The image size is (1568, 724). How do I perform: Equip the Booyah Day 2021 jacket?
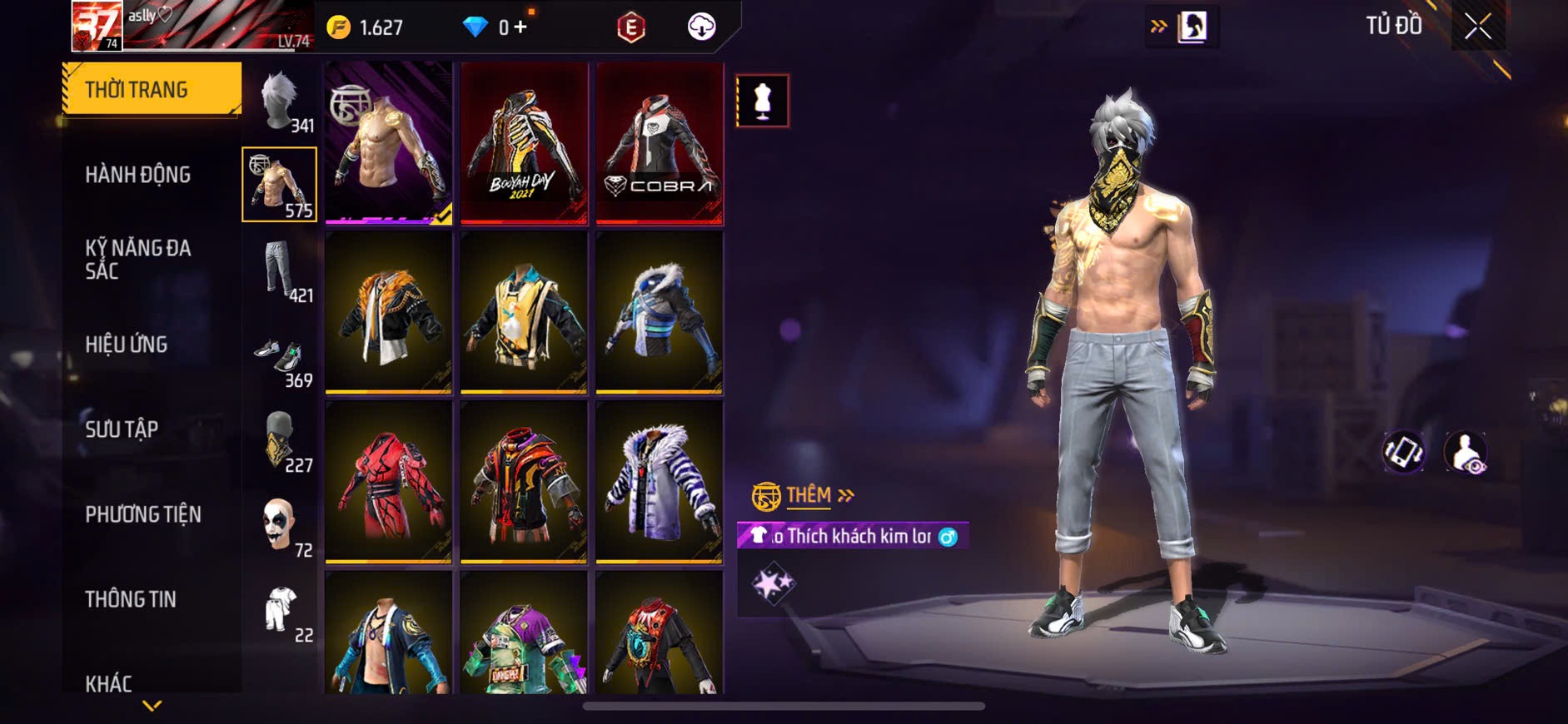pos(524,143)
